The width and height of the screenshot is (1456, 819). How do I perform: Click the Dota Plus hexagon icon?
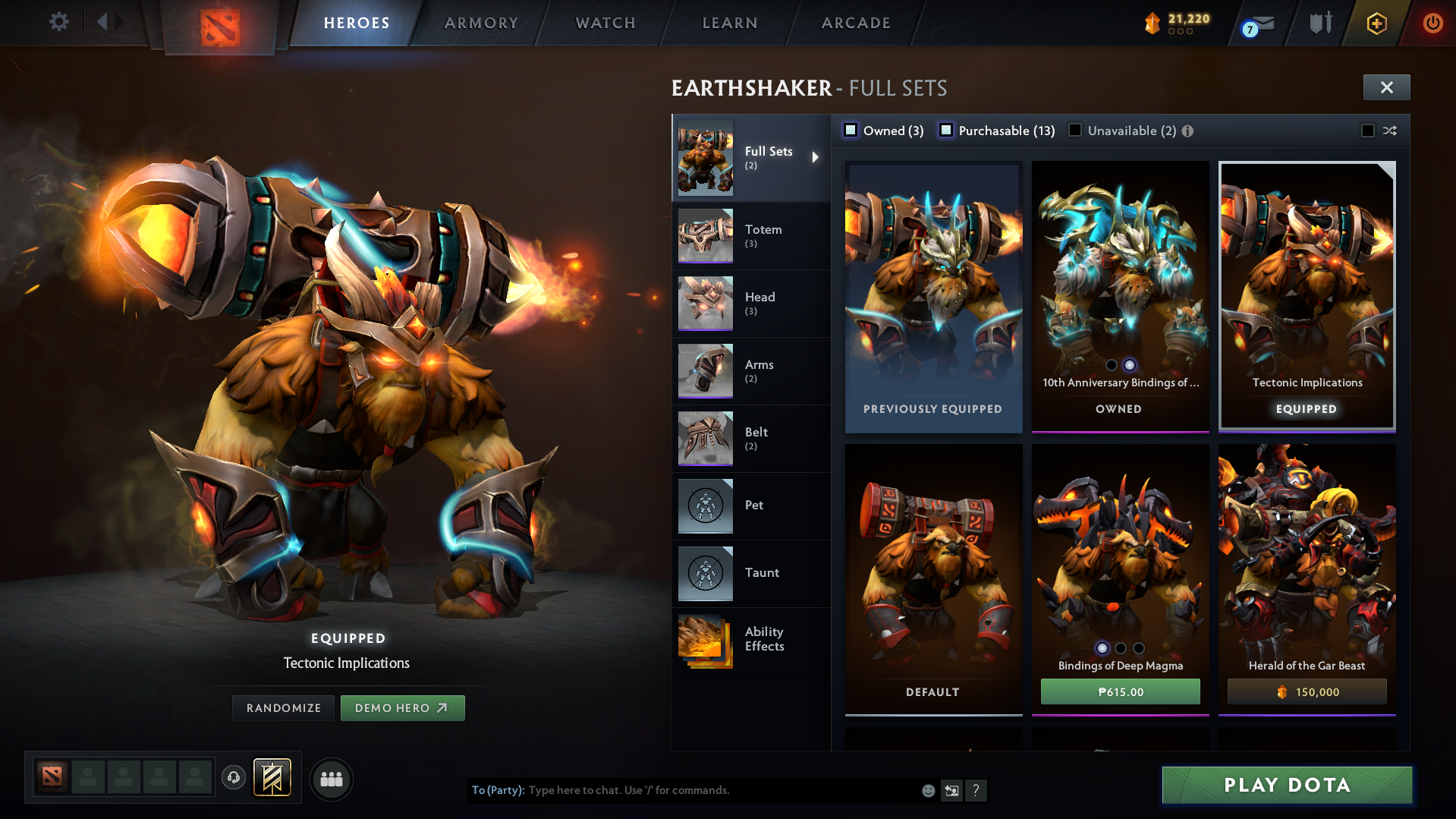1376,23
